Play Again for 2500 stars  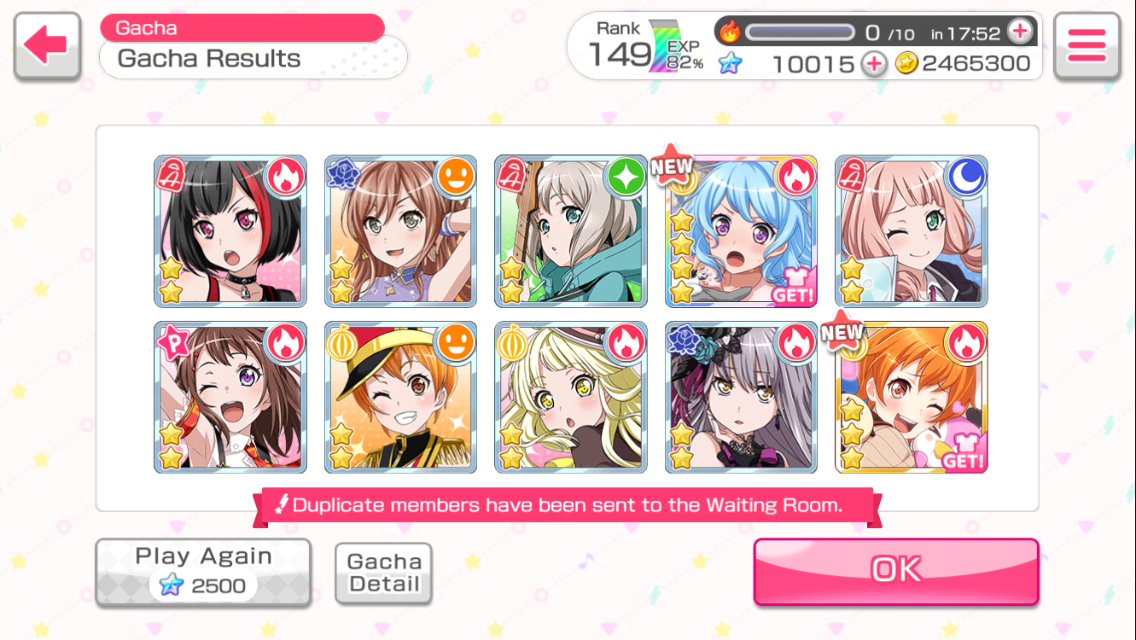coord(203,572)
